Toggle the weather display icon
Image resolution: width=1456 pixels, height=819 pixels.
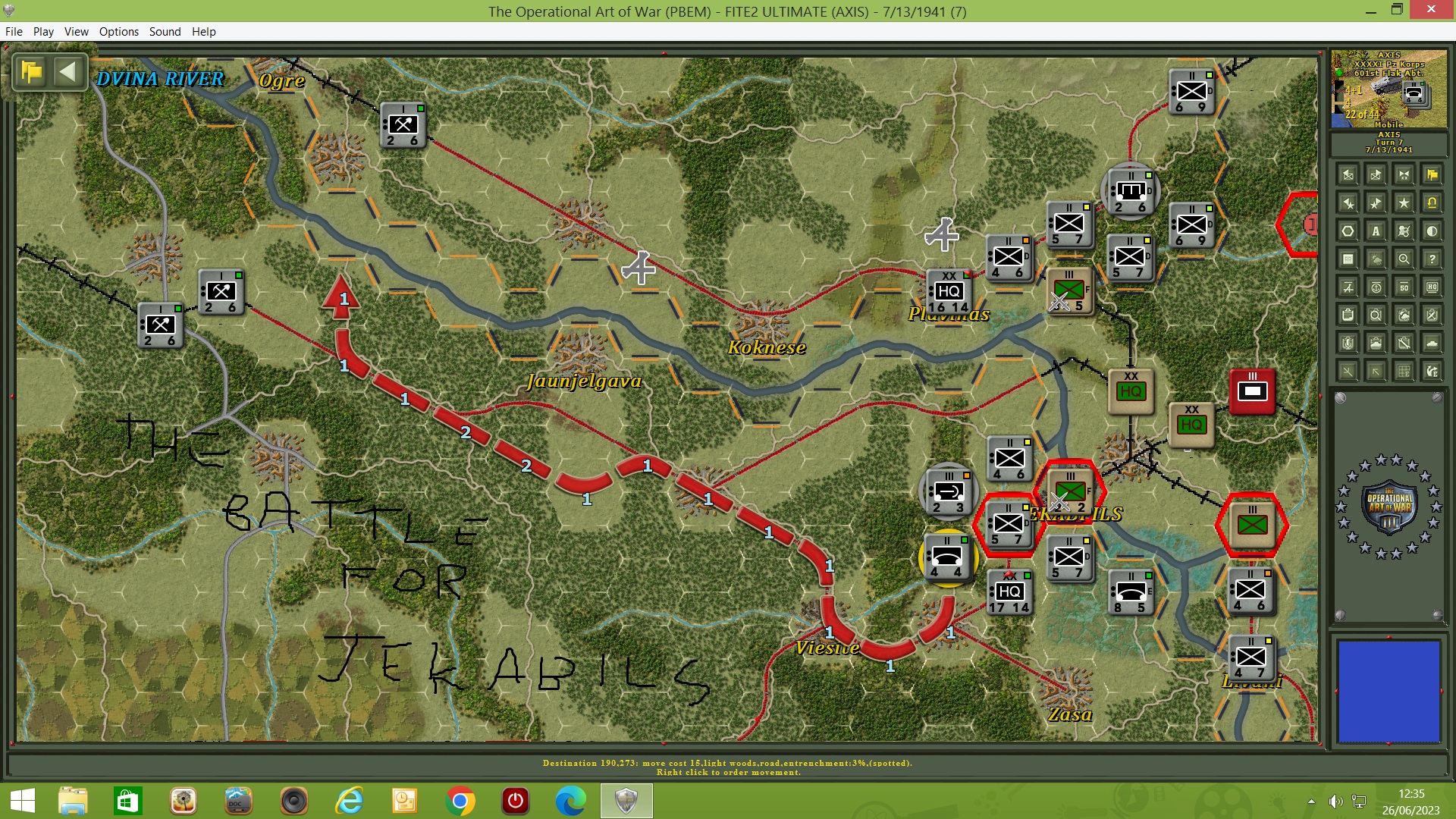1376,259
